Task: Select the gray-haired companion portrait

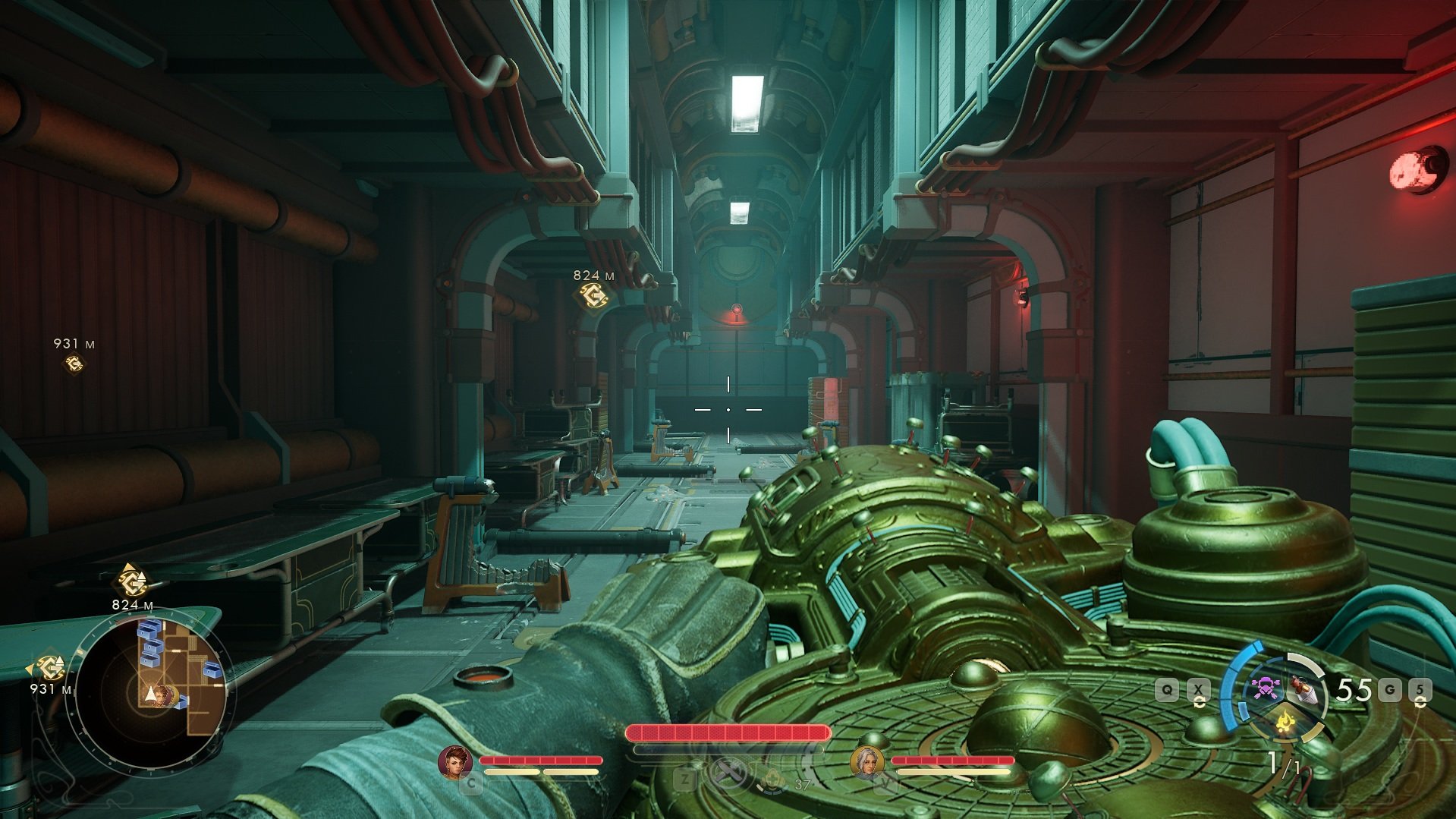Action: [866, 761]
